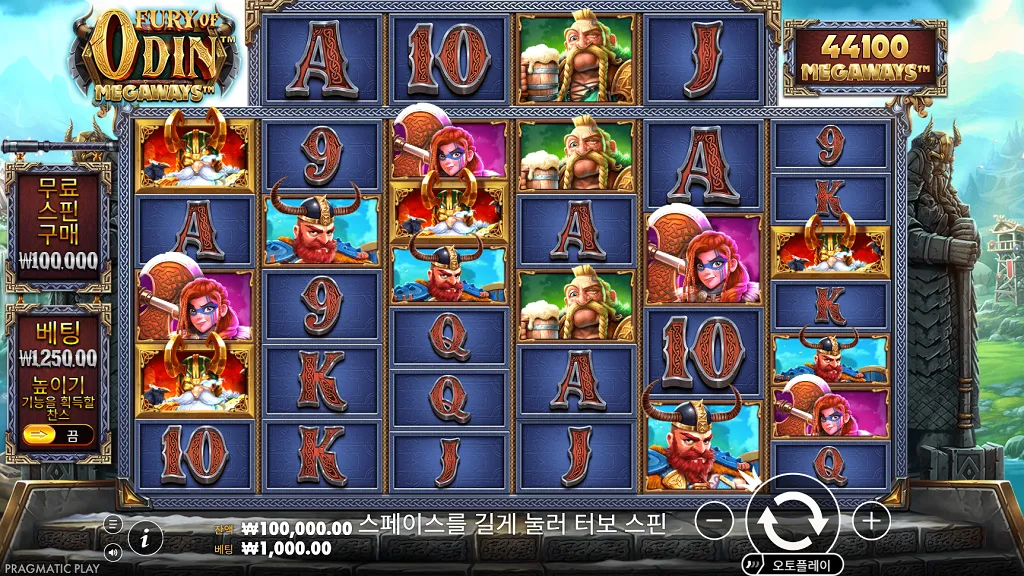Increase the bet with the plus button

pyautogui.click(x=871, y=521)
